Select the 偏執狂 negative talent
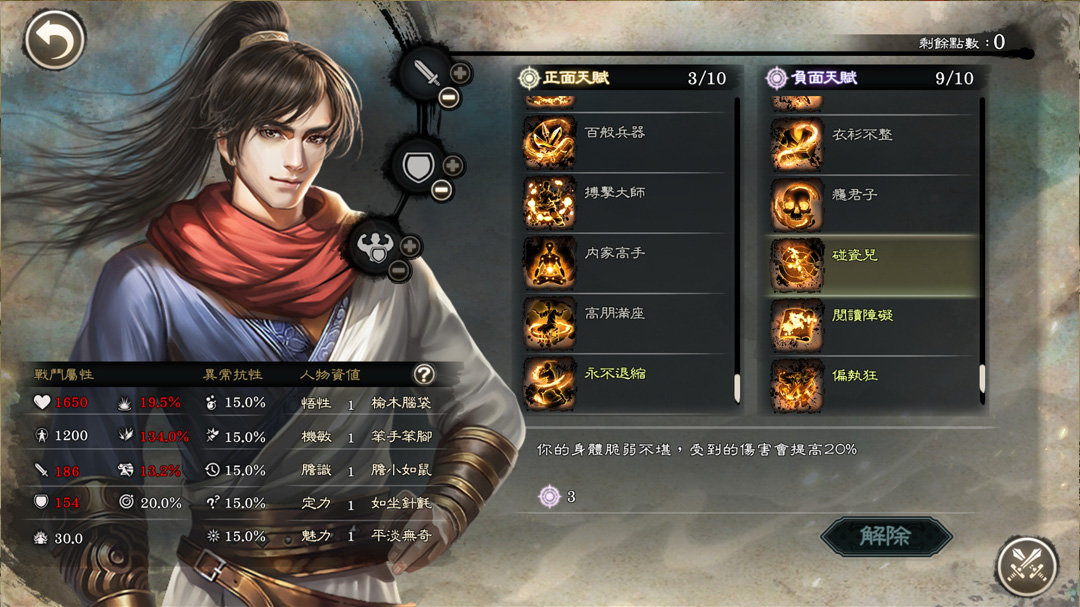Viewport: 1080px width, 607px height. (x=876, y=384)
